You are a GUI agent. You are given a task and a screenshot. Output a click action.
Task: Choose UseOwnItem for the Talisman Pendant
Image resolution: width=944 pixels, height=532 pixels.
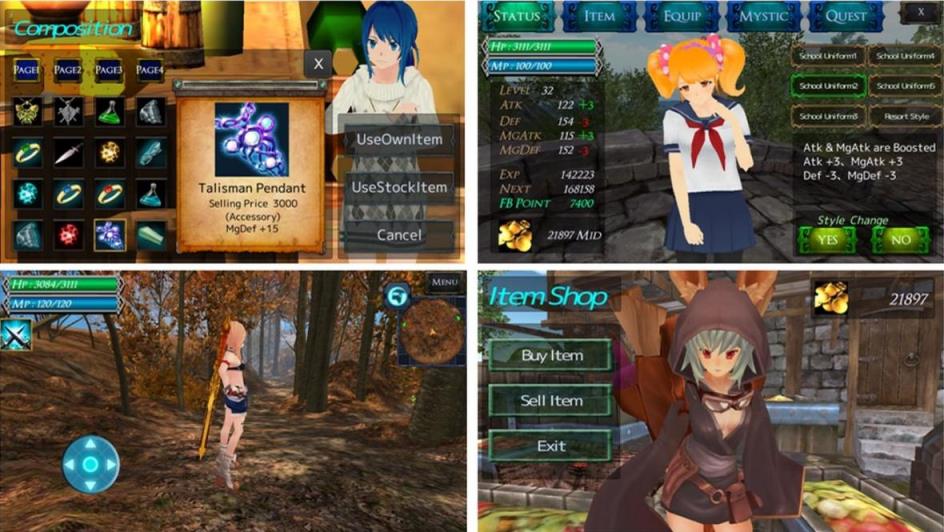coord(398,139)
